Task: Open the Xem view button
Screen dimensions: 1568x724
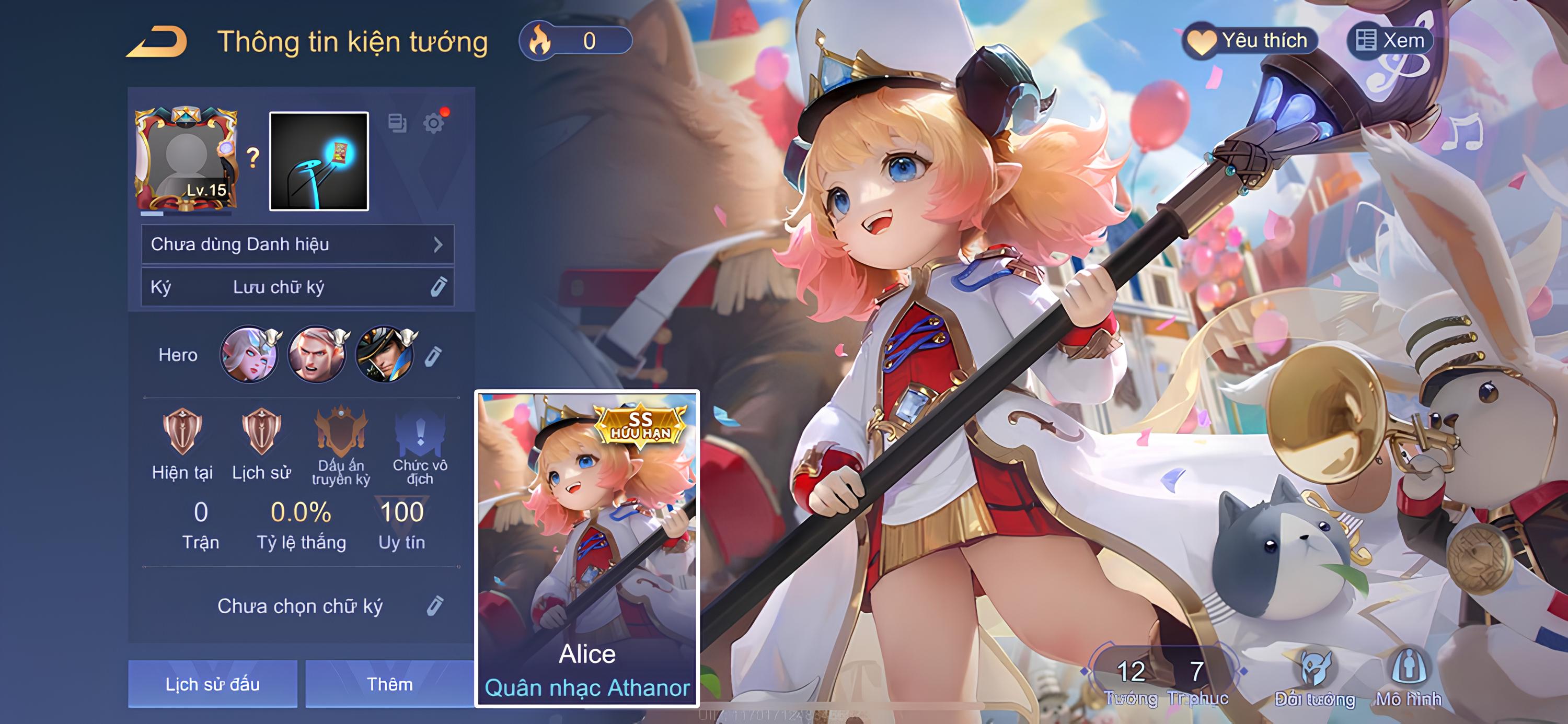Action: 1390,41
